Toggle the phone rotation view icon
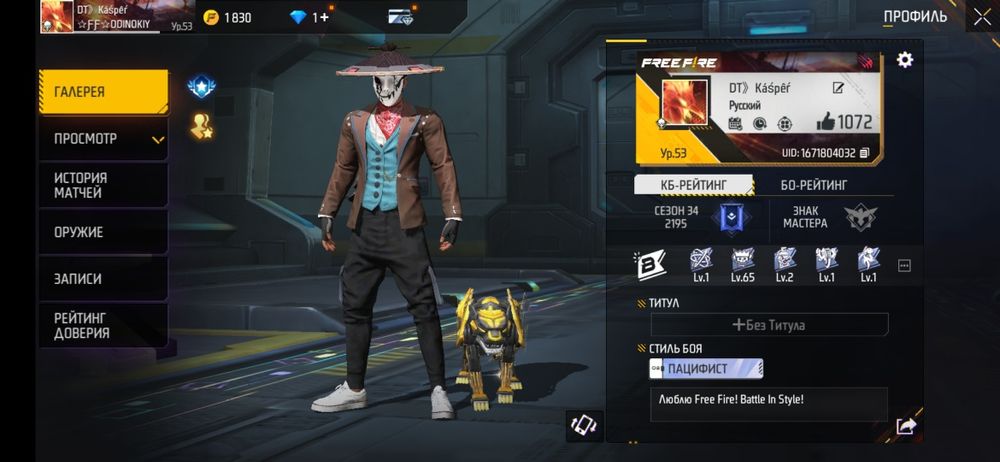Image resolution: width=1000 pixels, height=462 pixels. [583, 425]
